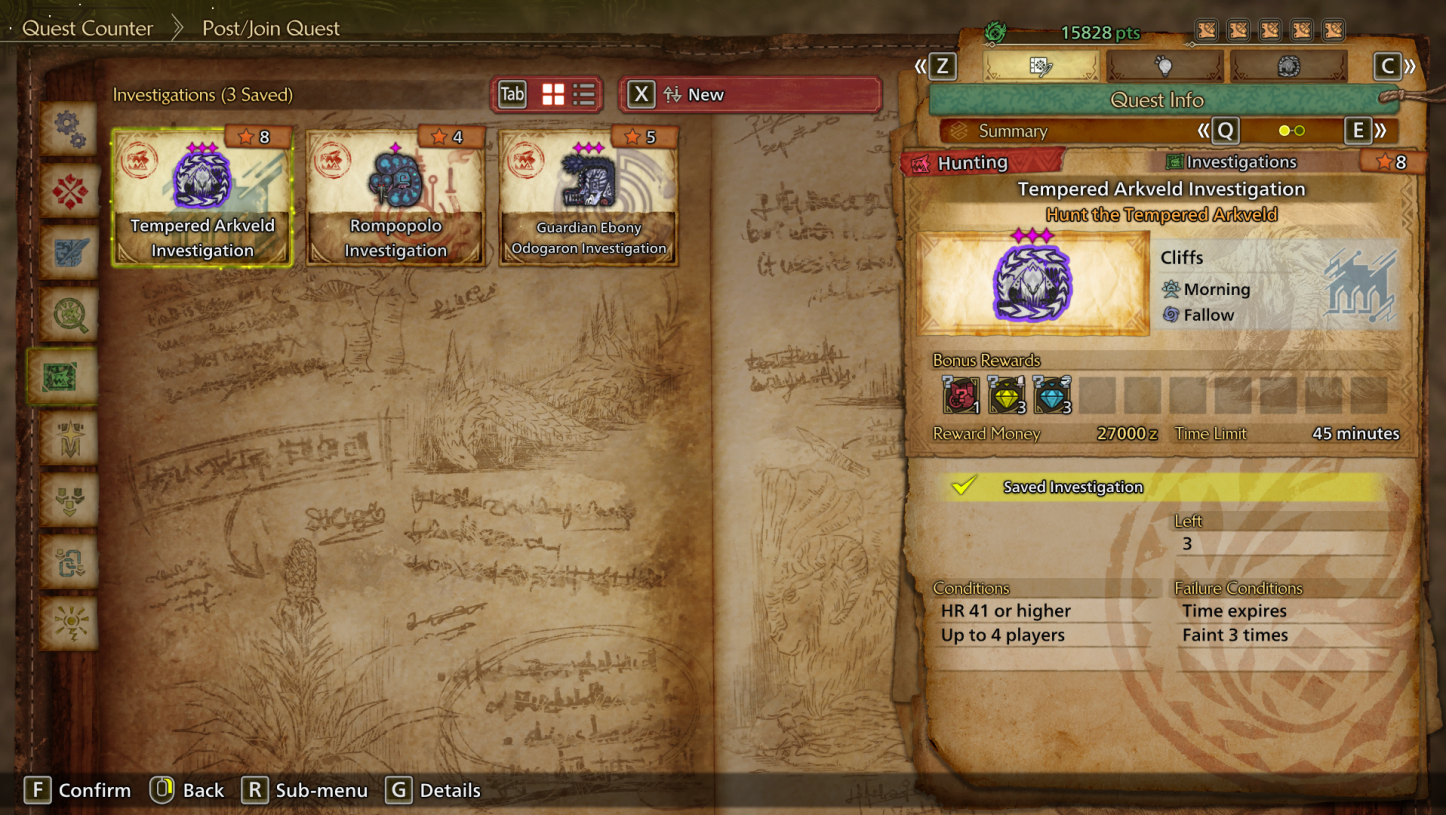Choose the Rompopolo Investigation card
Viewport: 1446px width, 815px height.
tap(396, 197)
